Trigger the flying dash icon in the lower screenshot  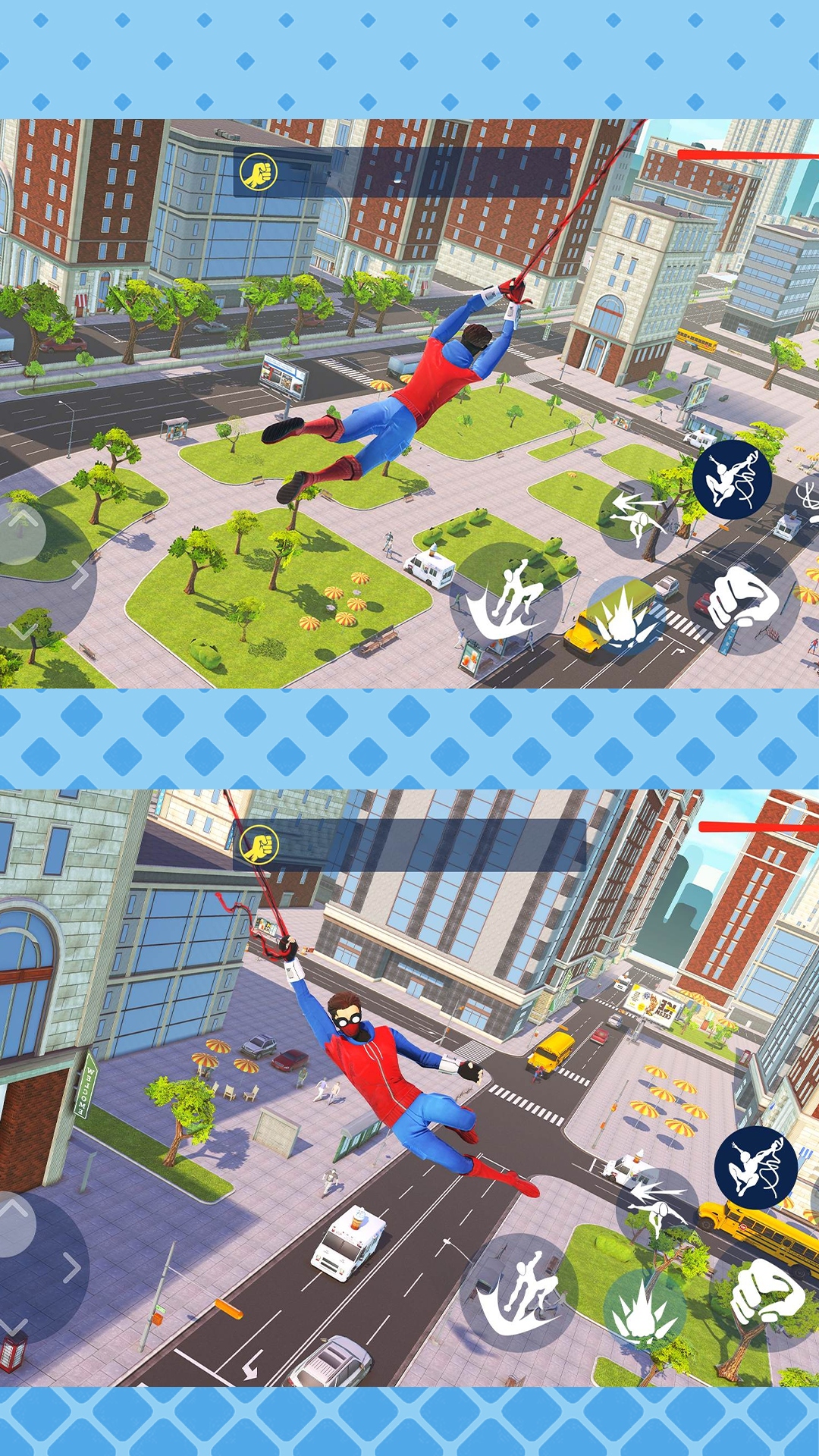click(x=654, y=1206)
